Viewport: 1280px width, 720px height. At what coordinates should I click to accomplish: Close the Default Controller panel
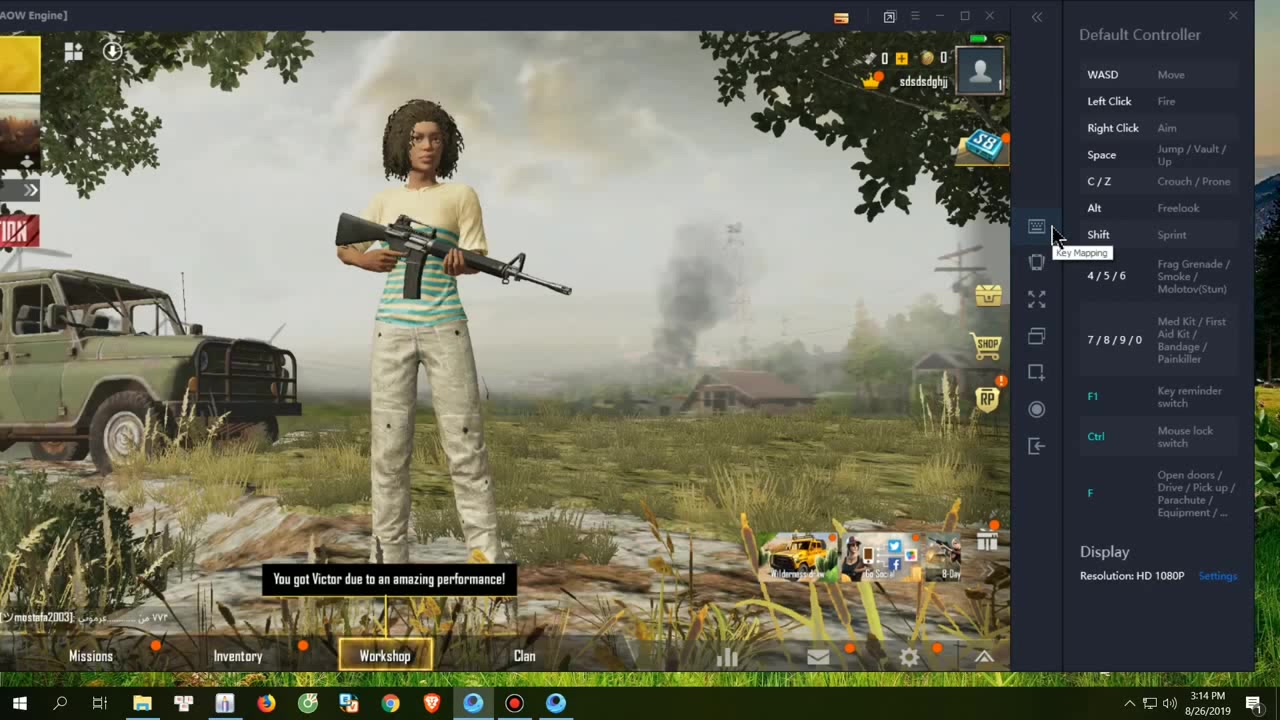(x=1233, y=16)
